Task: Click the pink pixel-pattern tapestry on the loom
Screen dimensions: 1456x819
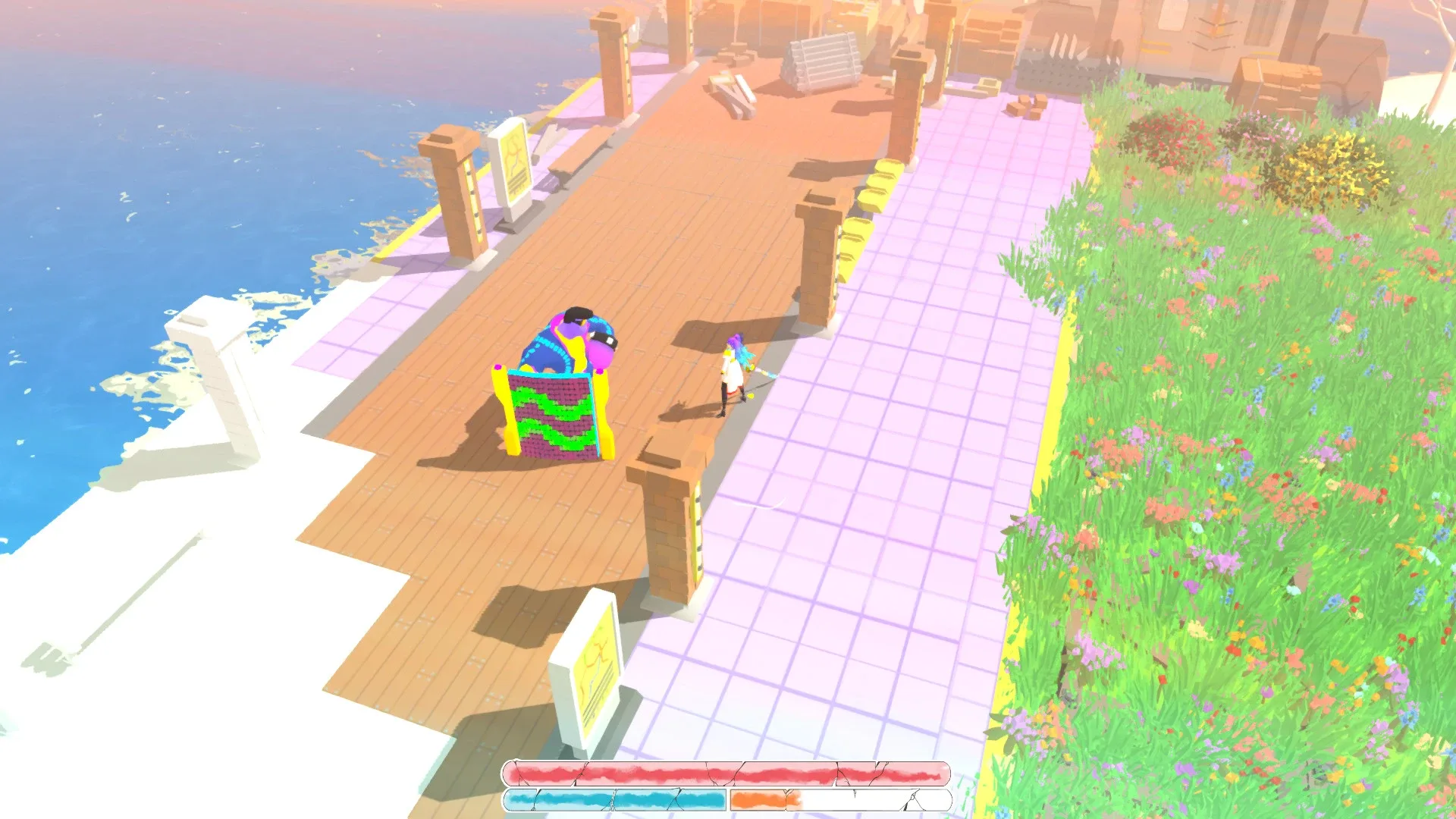Action: (550, 417)
